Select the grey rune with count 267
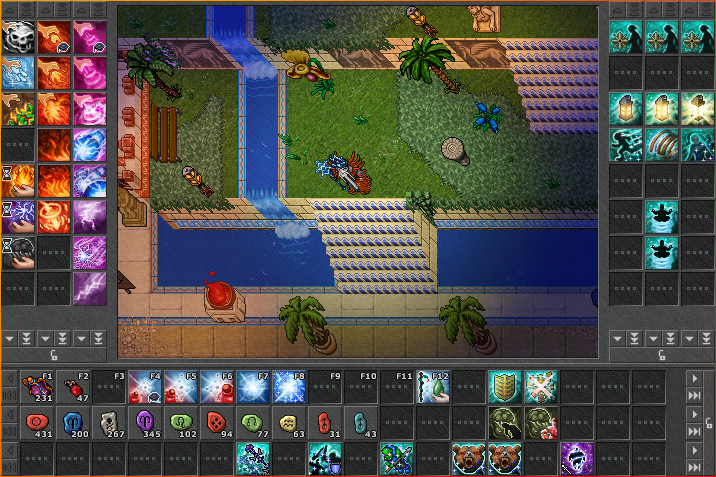The width and height of the screenshot is (716, 477). 111,424
